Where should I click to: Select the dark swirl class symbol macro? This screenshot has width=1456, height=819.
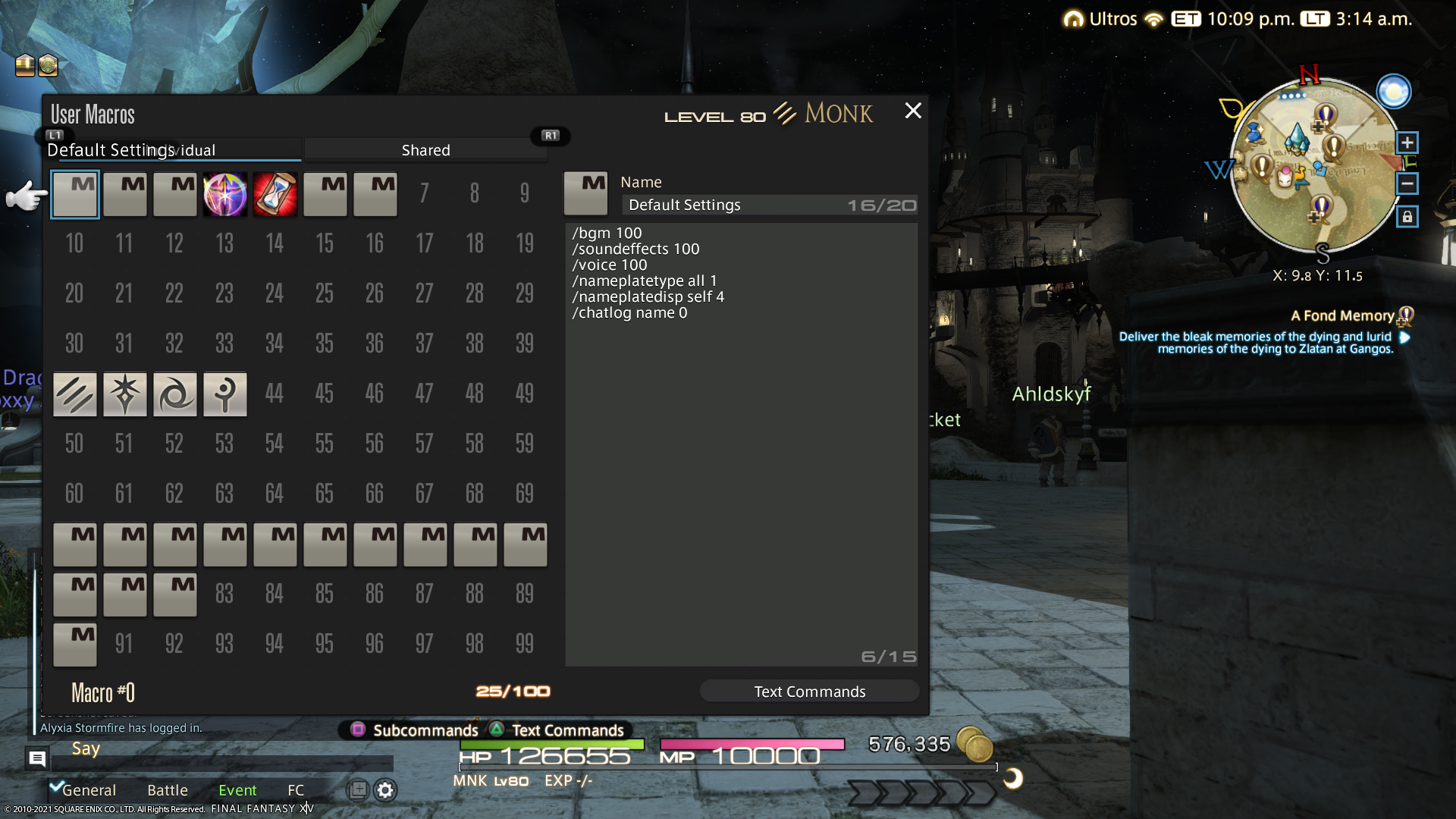coord(174,394)
